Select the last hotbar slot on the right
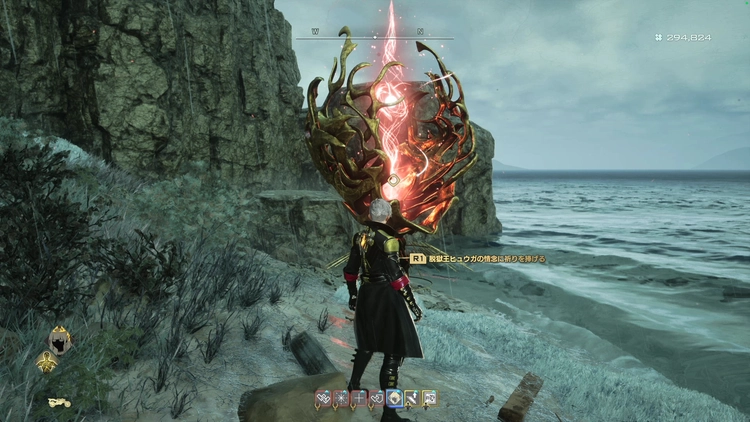Screen dimensions: 750x422 point(429,398)
